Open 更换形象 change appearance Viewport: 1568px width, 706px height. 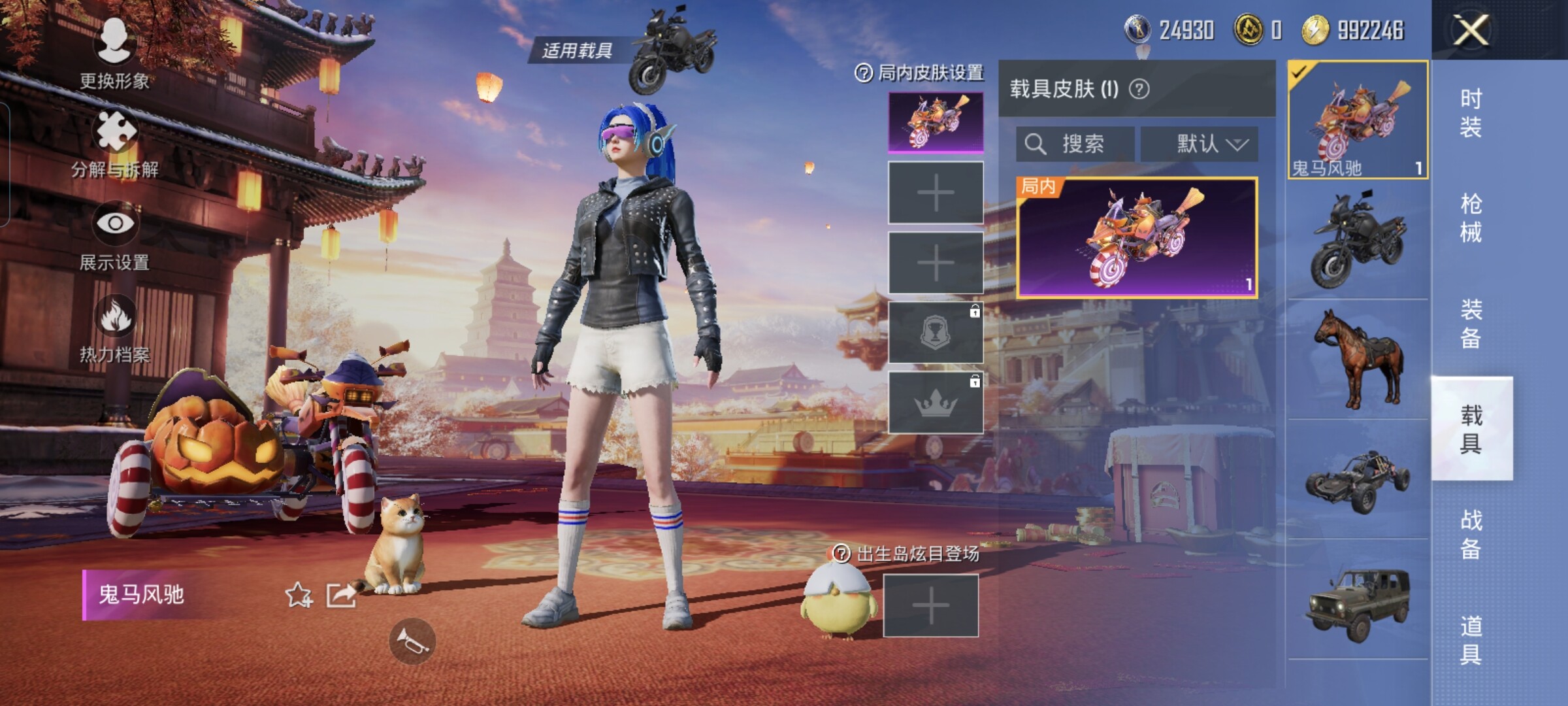(x=115, y=54)
